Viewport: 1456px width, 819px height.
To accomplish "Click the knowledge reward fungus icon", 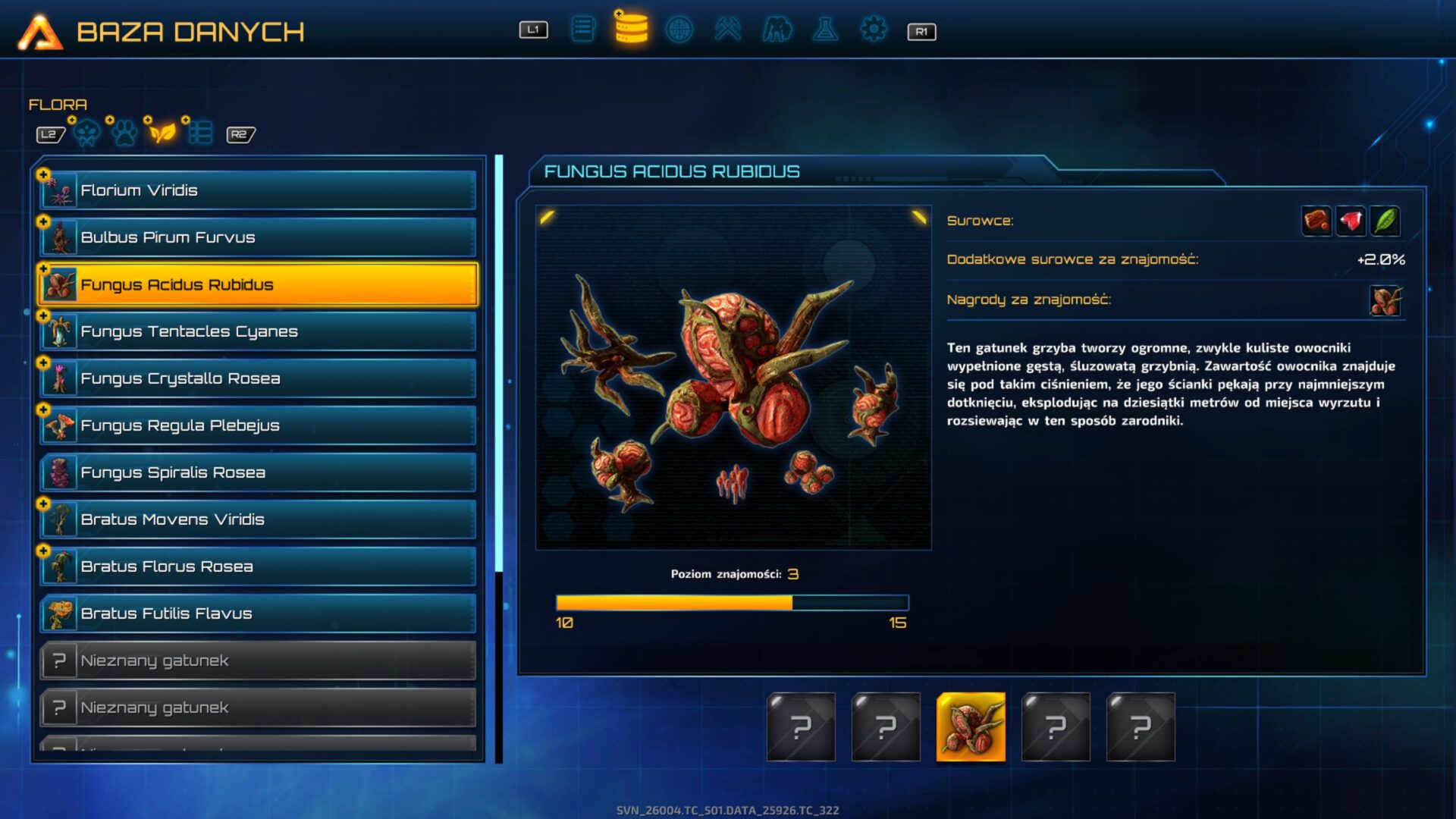I will point(1385,300).
